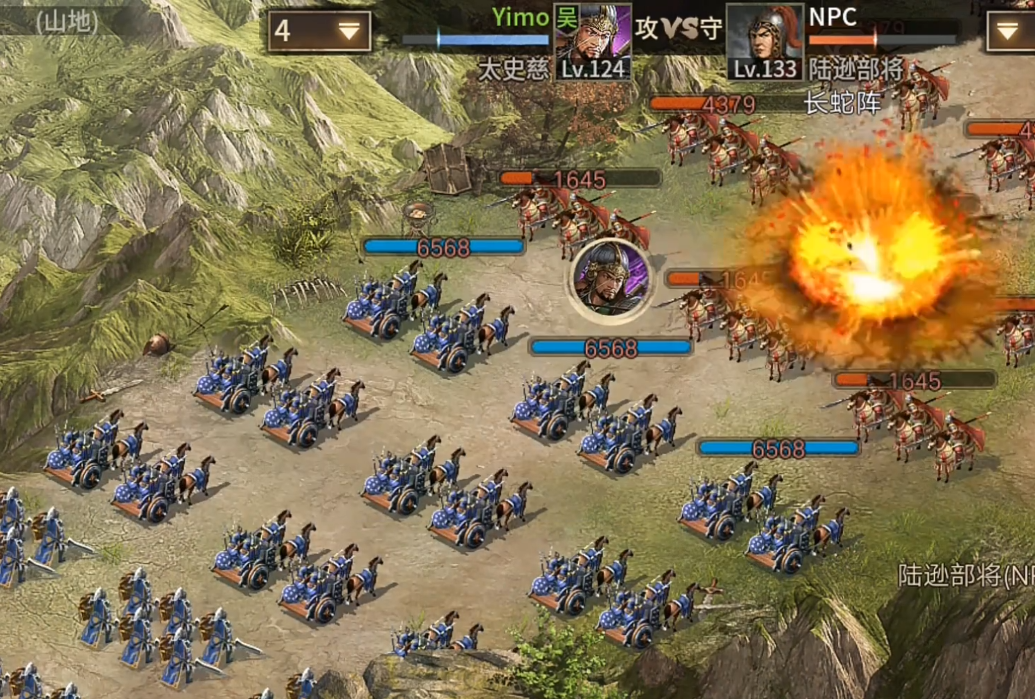
Task: Select the Lv.124 attacker general portrait
Action: [x=593, y=40]
